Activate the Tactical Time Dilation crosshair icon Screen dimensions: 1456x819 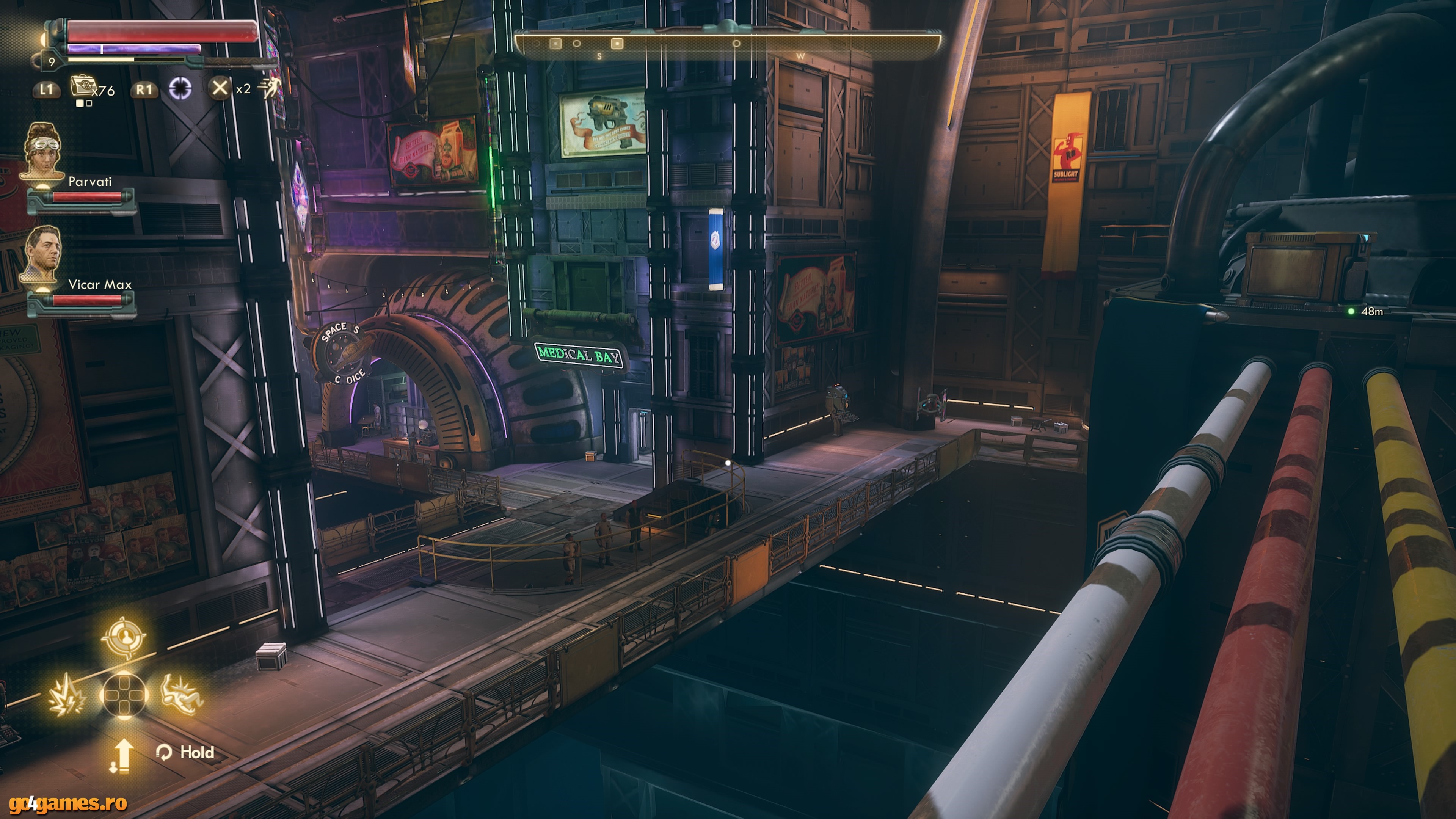click(180, 88)
